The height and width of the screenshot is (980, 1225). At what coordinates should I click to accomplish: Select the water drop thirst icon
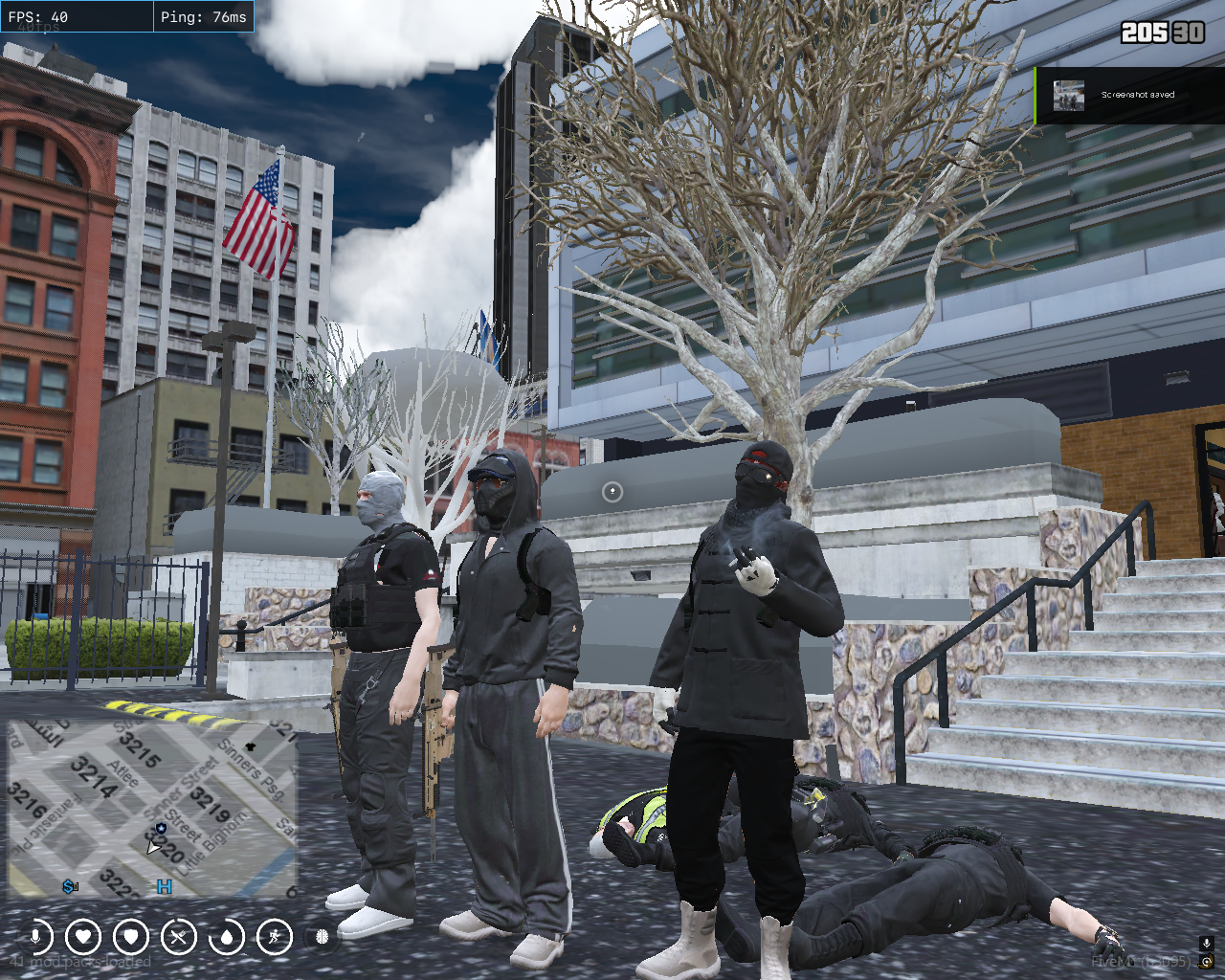pos(227,937)
